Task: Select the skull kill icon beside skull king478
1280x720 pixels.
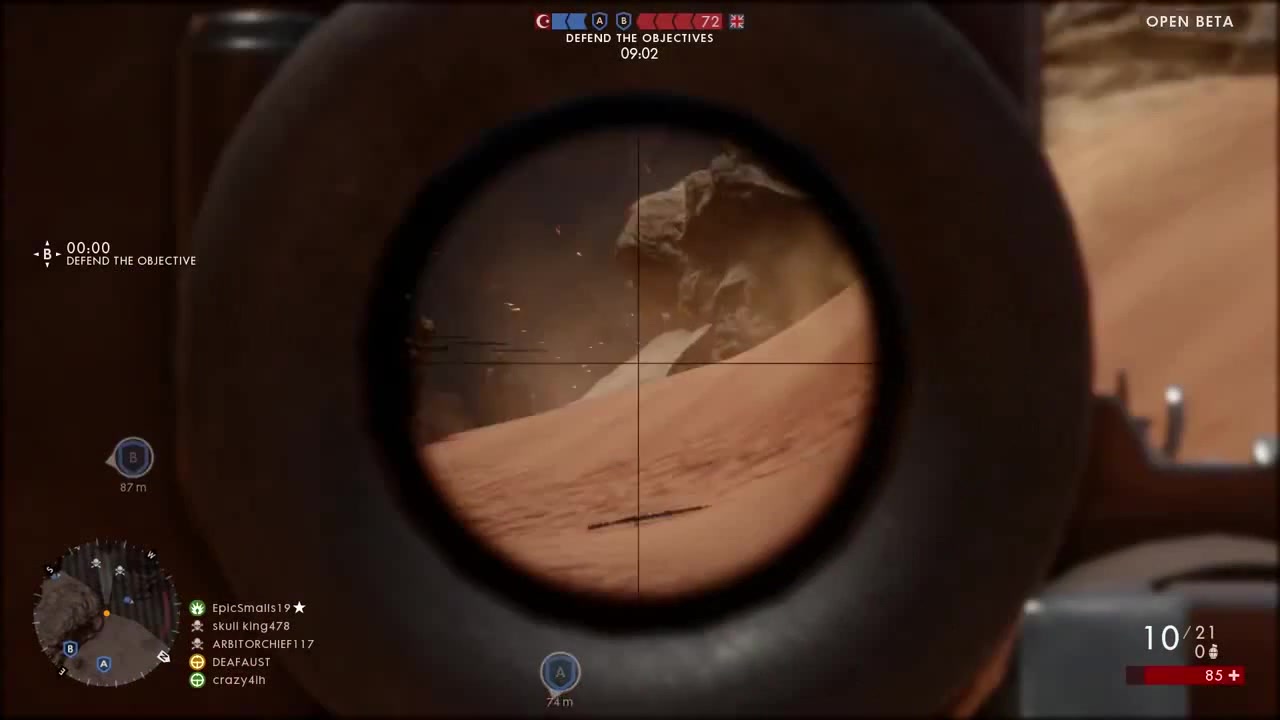Action: pos(197,626)
